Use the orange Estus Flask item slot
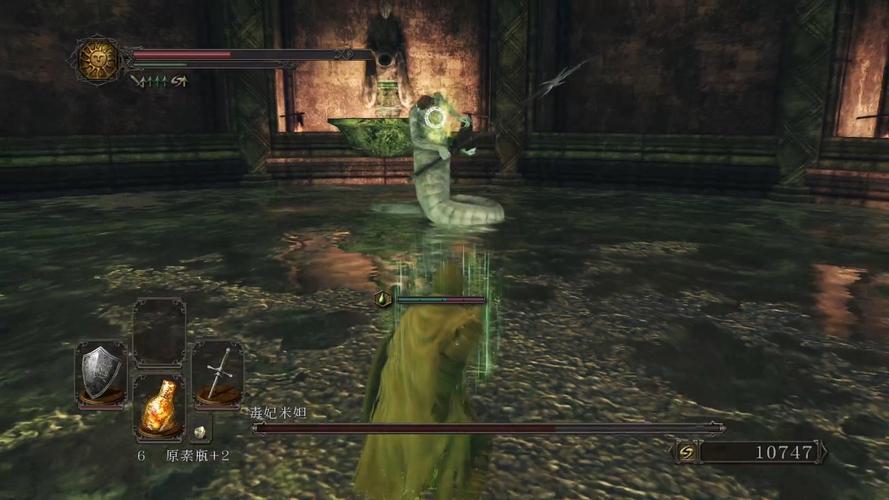 [159, 405]
